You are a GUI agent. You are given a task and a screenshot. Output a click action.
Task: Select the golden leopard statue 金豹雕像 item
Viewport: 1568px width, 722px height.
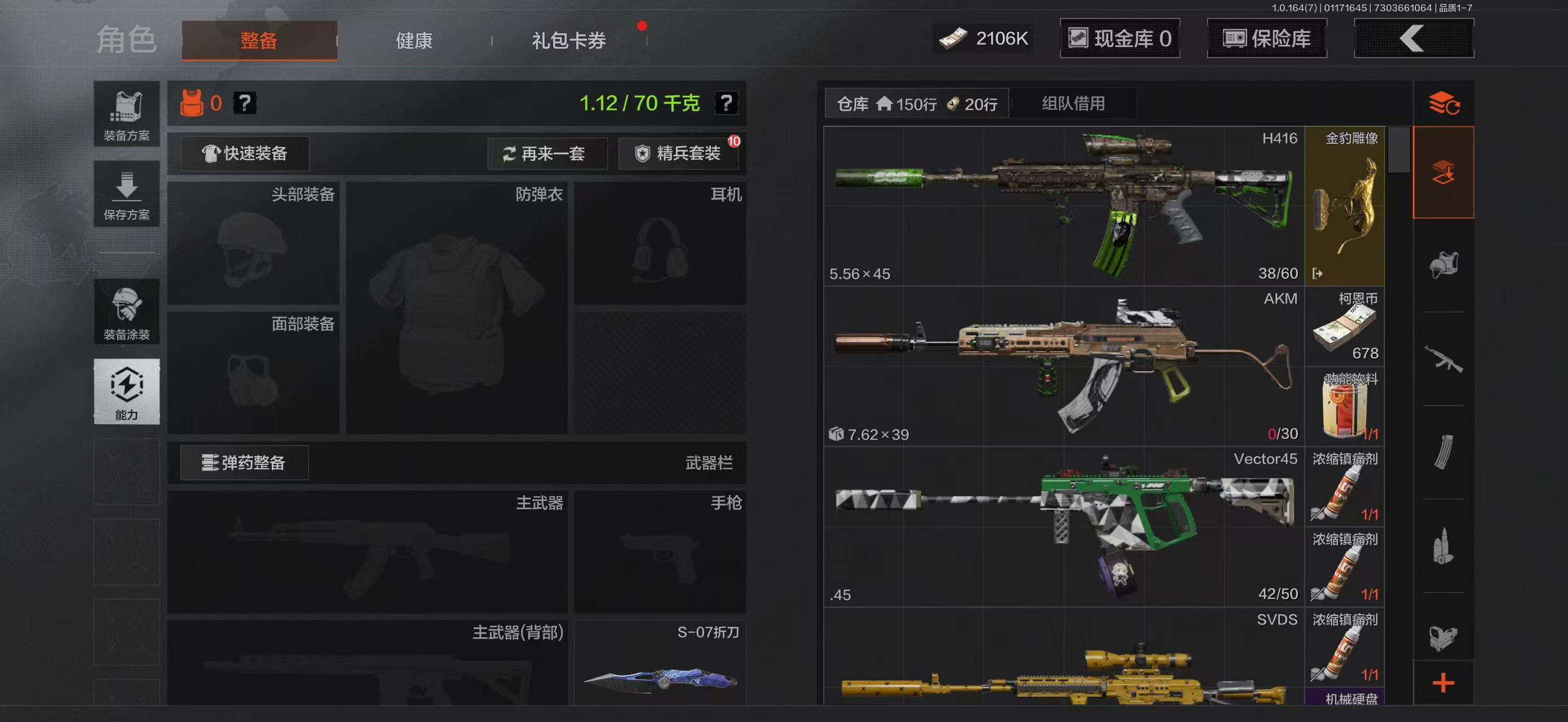(x=1344, y=207)
